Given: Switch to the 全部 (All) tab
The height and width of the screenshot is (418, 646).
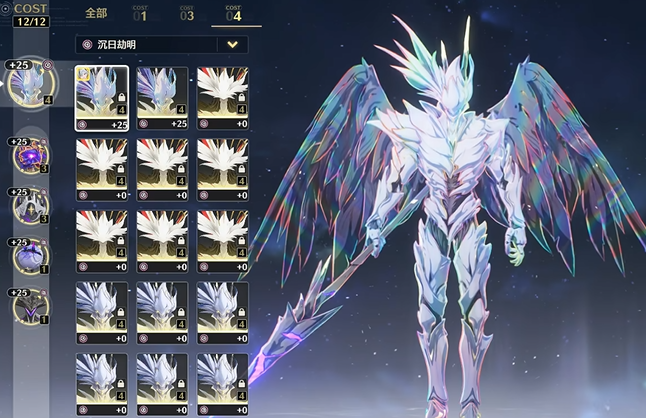Looking at the screenshot, I should (x=96, y=13).
